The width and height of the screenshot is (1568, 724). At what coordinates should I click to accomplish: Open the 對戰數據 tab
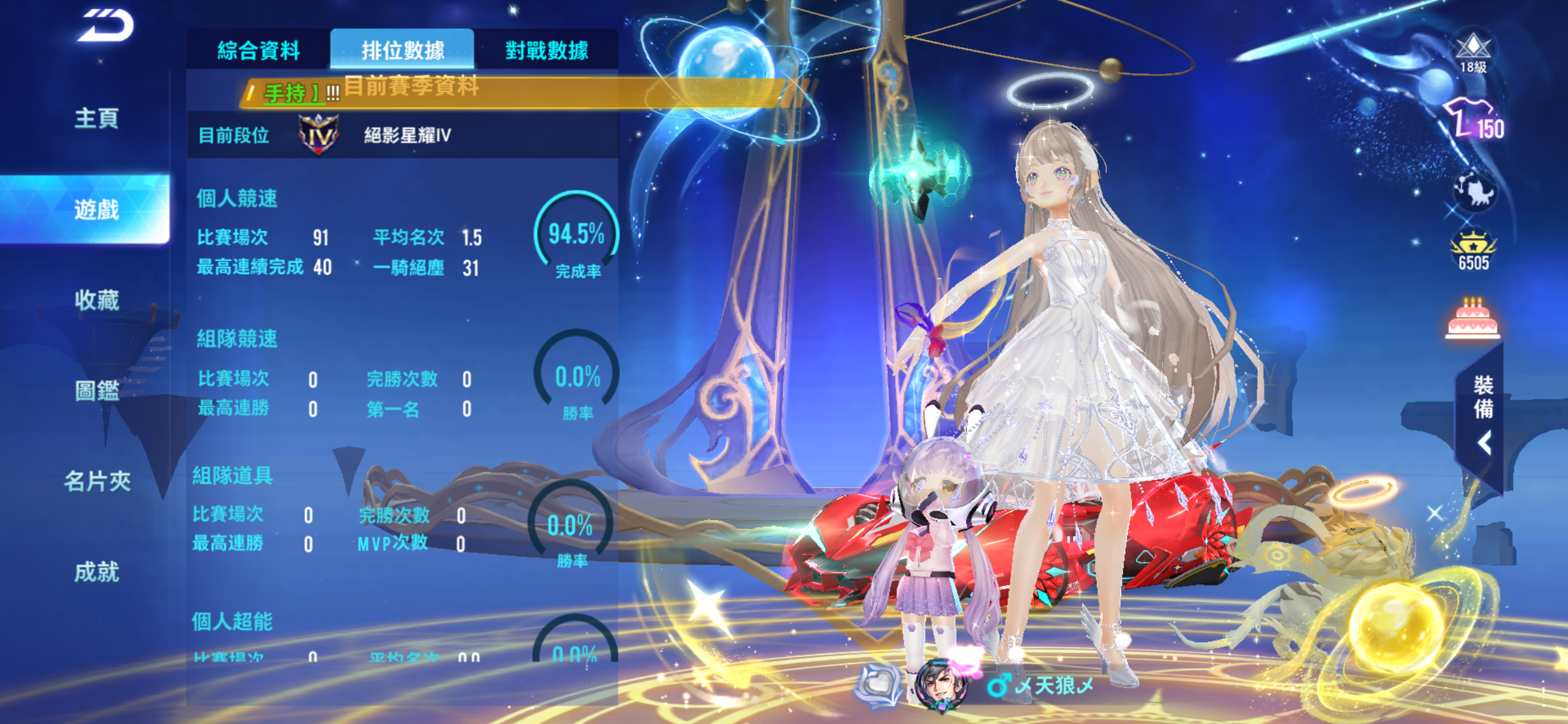coord(546,50)
